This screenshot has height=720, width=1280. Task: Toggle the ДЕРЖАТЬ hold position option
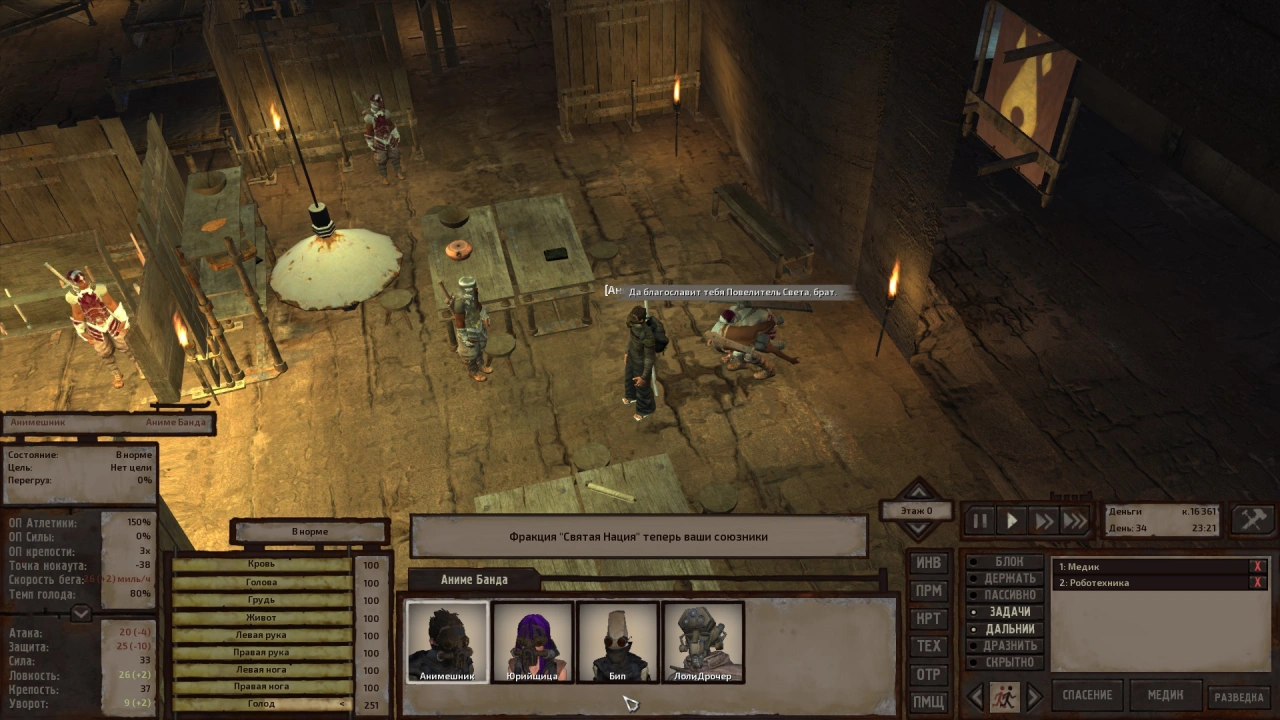coord(1008,579)
